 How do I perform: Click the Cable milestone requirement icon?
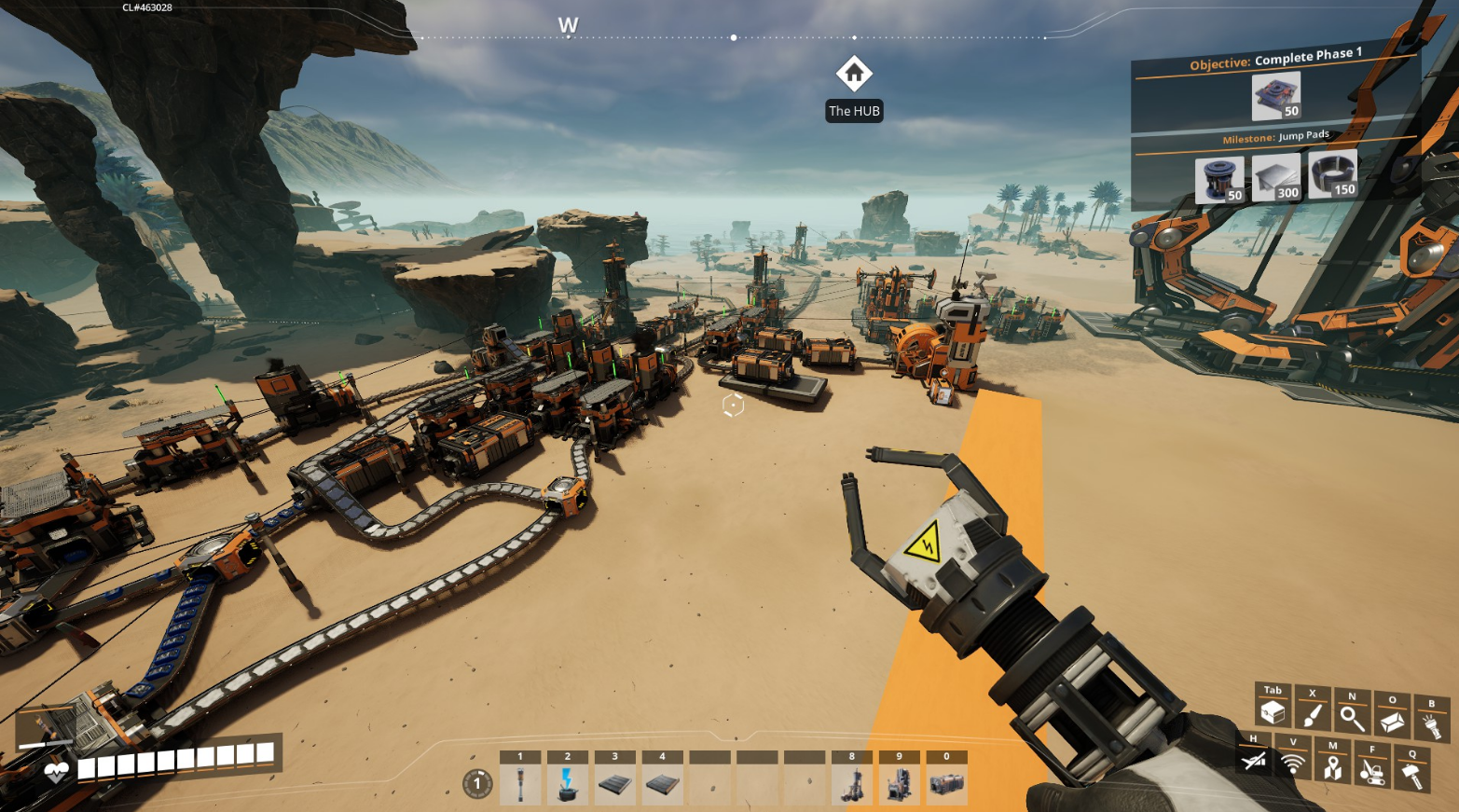(x=1332, y=173)
